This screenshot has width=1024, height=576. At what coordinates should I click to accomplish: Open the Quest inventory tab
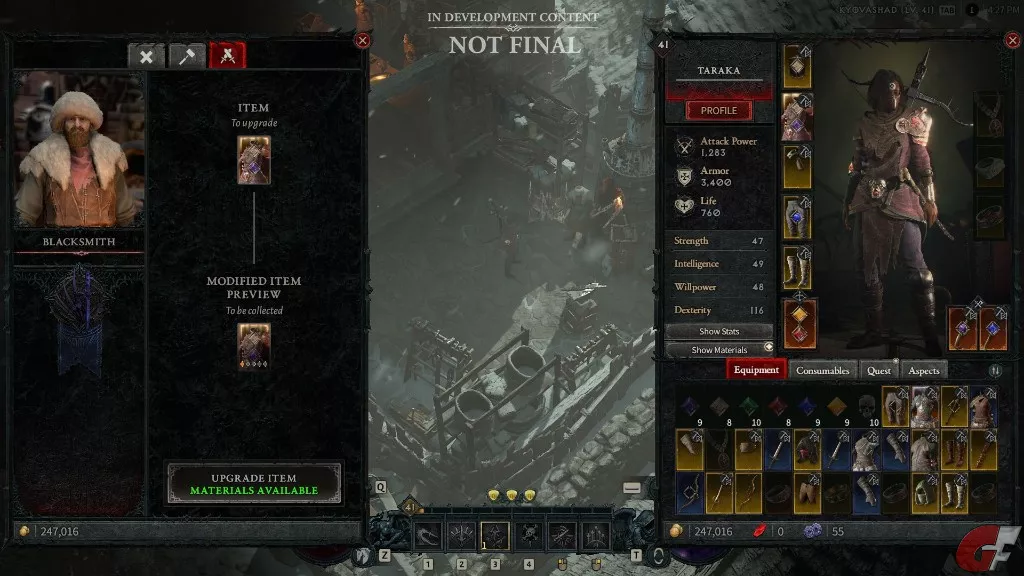(879, 370)
